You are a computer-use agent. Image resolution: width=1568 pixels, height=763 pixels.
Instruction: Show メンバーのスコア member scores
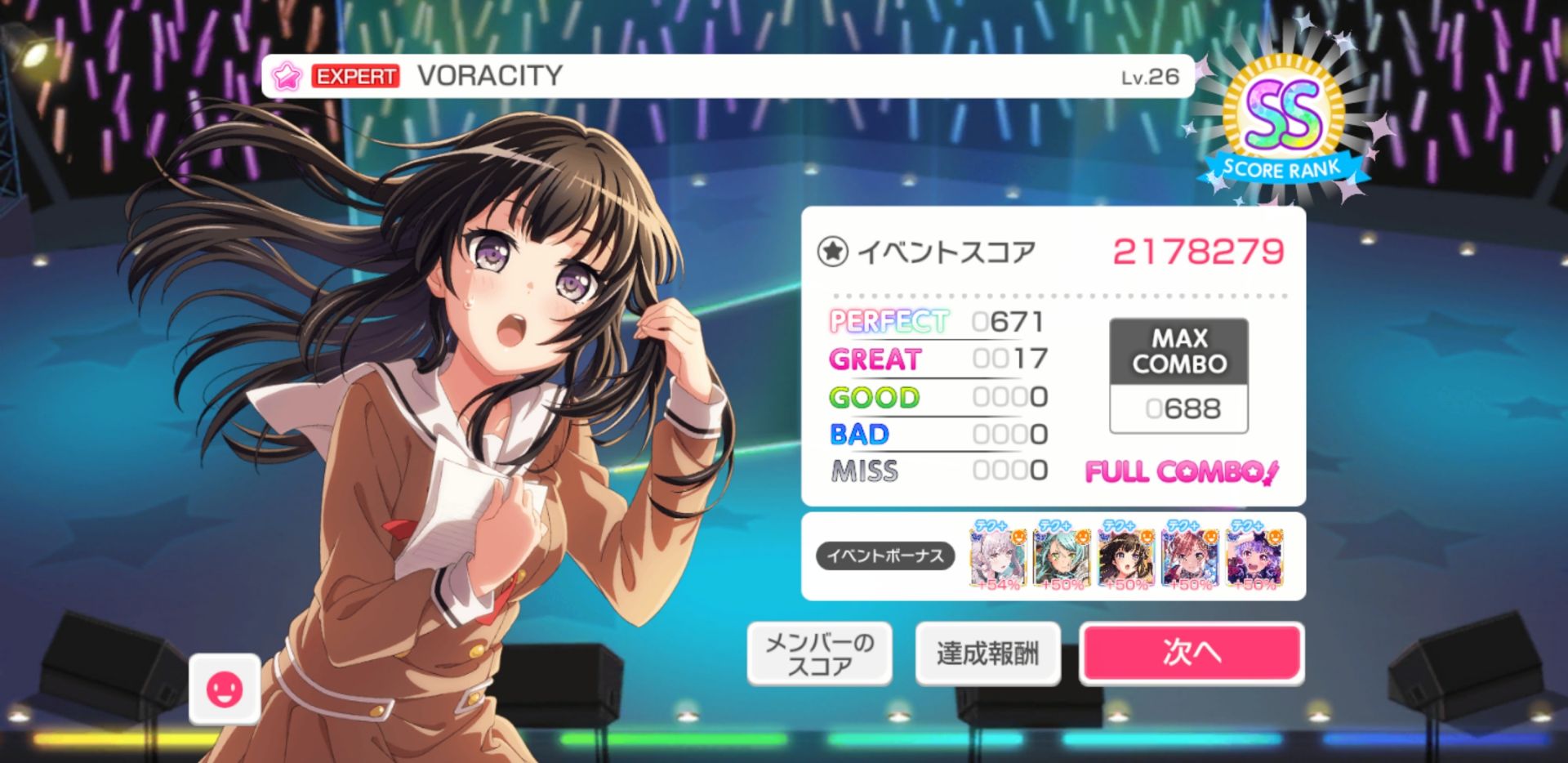(x=819, y=653)
